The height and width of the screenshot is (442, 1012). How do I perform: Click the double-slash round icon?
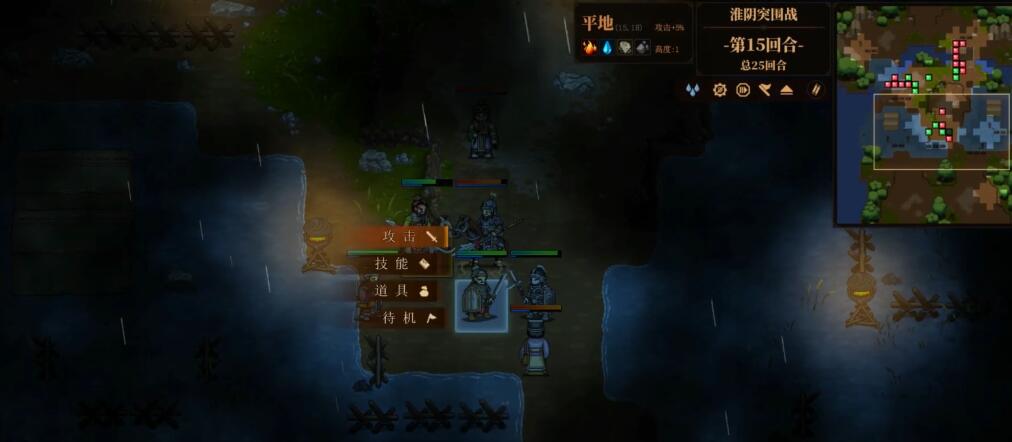815,90
